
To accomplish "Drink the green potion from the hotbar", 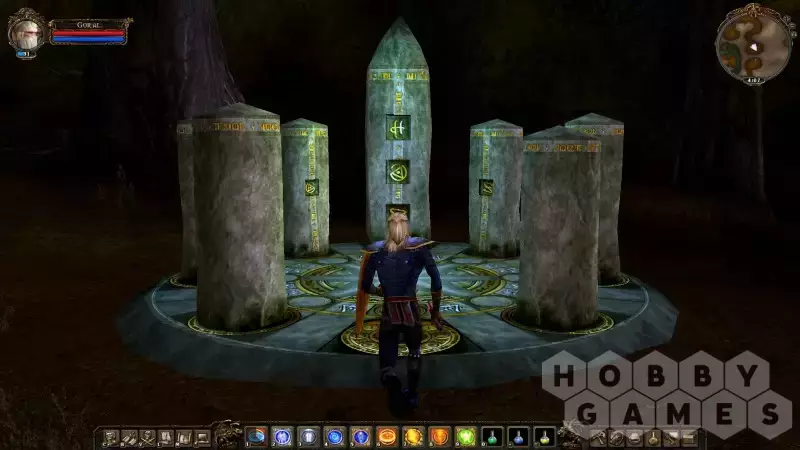I will [x=491, y=436].
